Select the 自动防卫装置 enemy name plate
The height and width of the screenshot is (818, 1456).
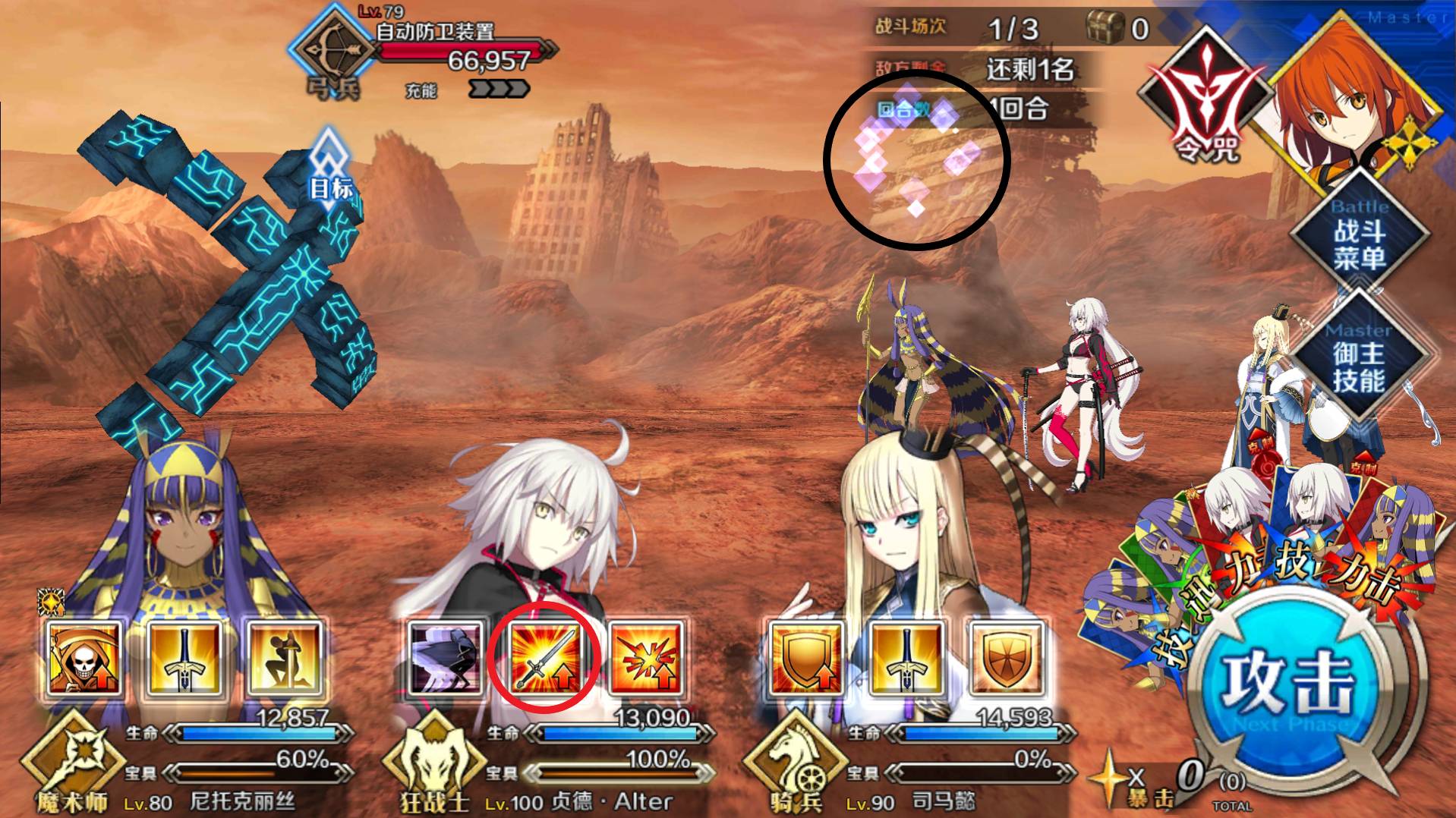436,33
